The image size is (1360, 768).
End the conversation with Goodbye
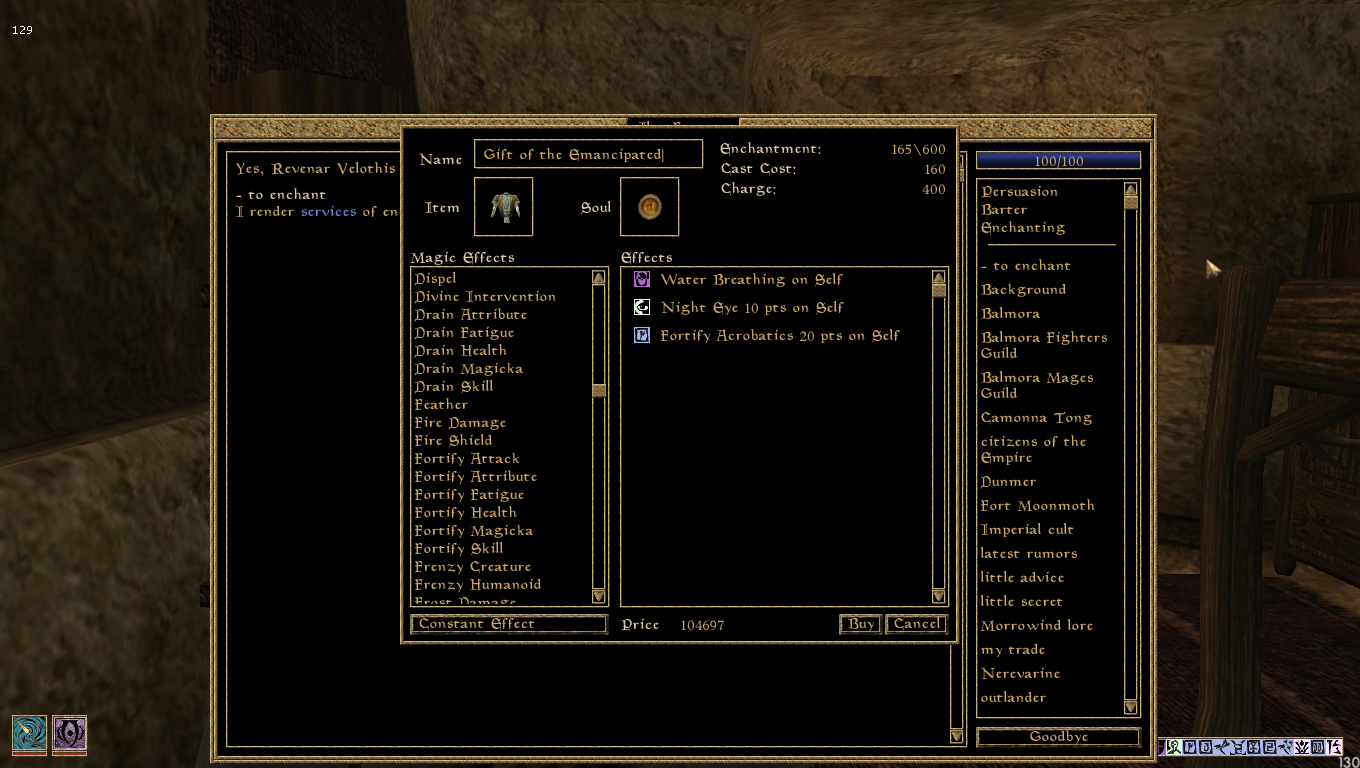click(x=1057, y=737)
